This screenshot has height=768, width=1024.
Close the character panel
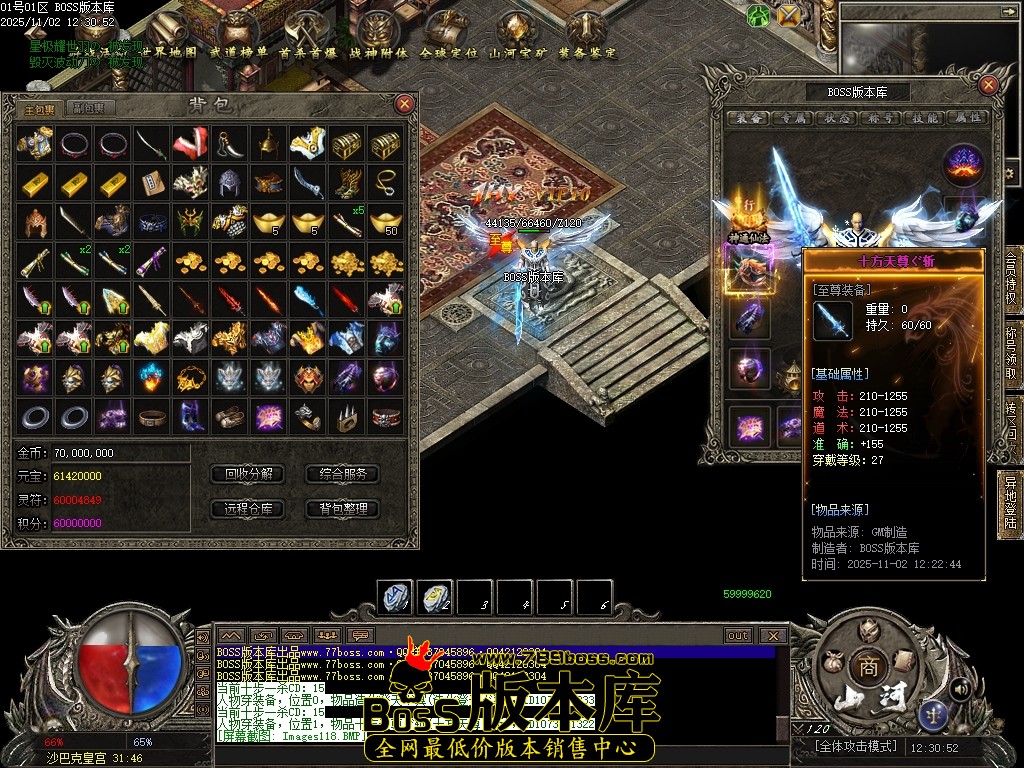point(990,85)
